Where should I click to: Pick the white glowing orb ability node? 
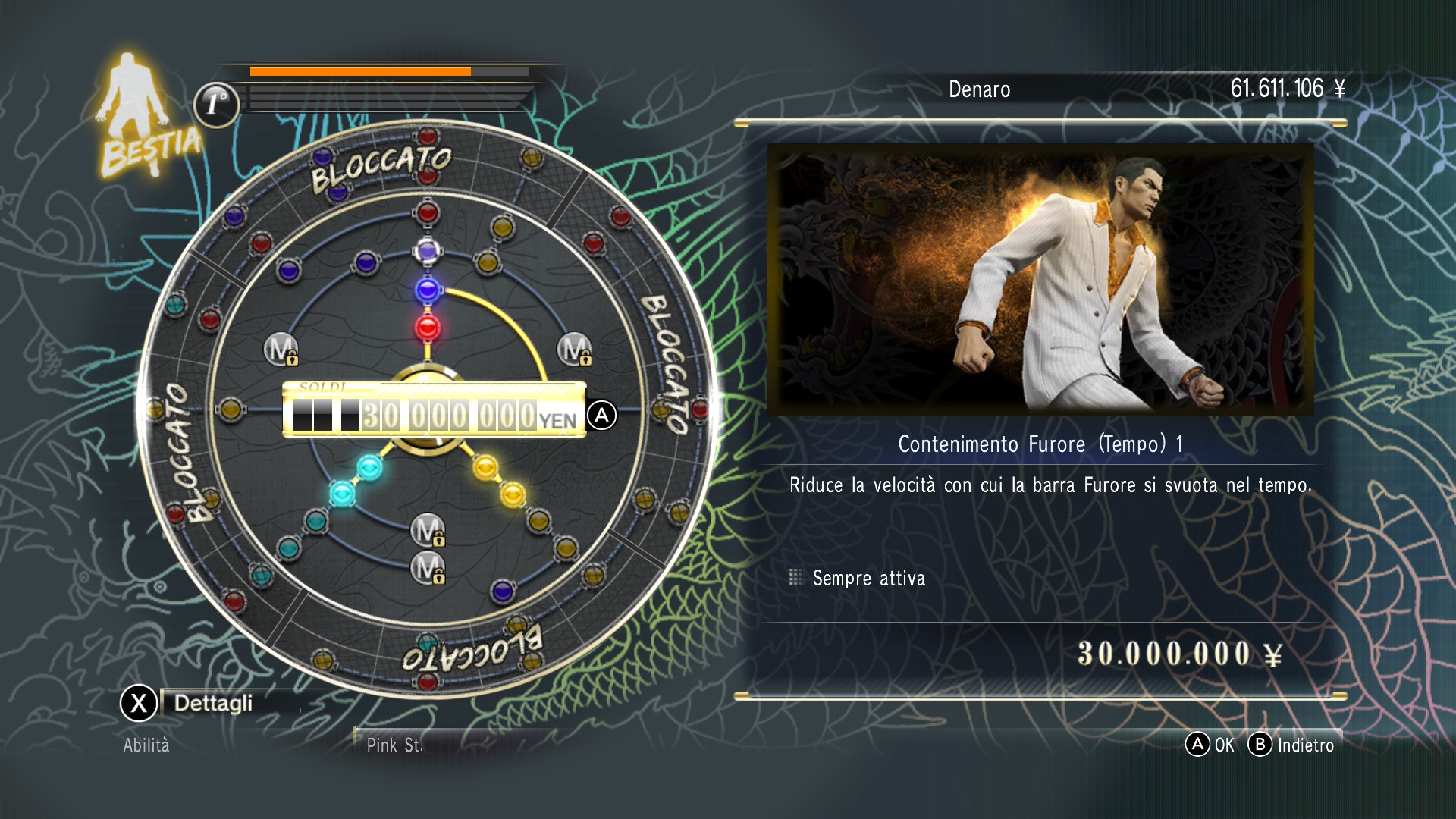427,250
